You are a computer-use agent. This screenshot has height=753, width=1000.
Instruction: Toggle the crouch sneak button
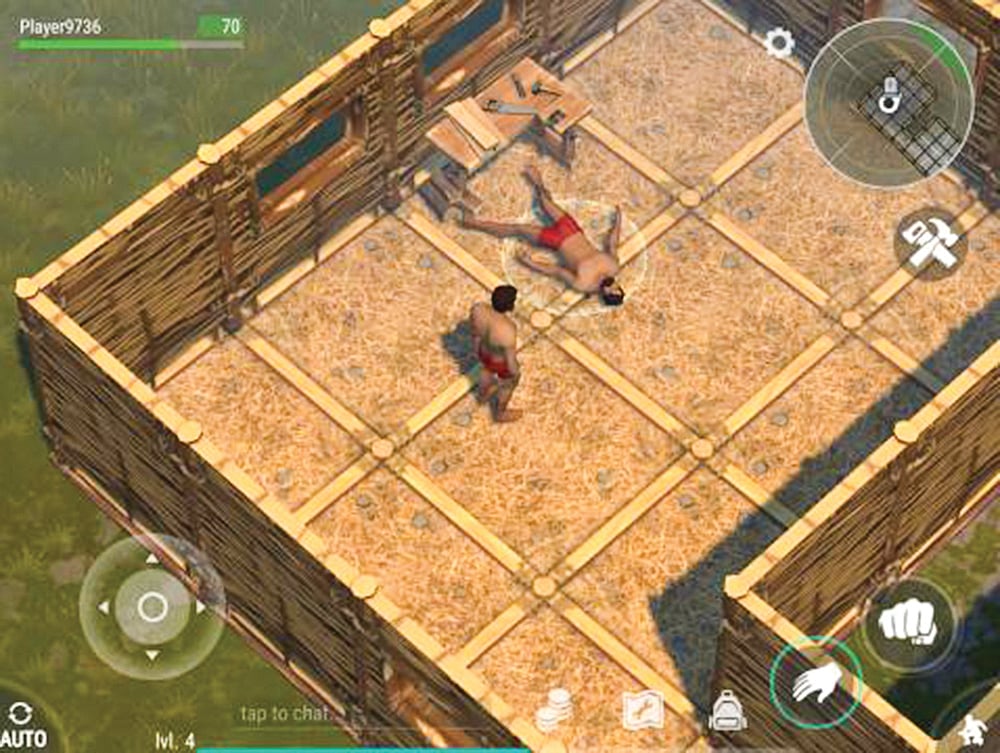point(972,733)
